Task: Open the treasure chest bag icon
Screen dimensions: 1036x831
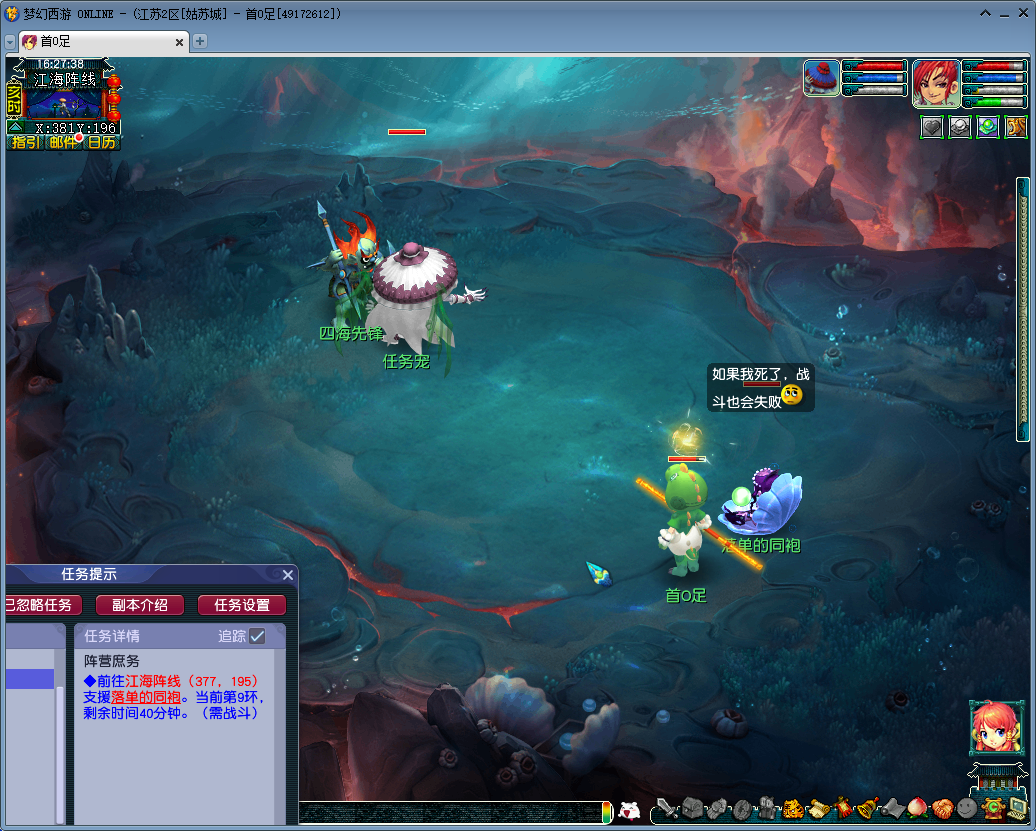Action: pos(693,808)
